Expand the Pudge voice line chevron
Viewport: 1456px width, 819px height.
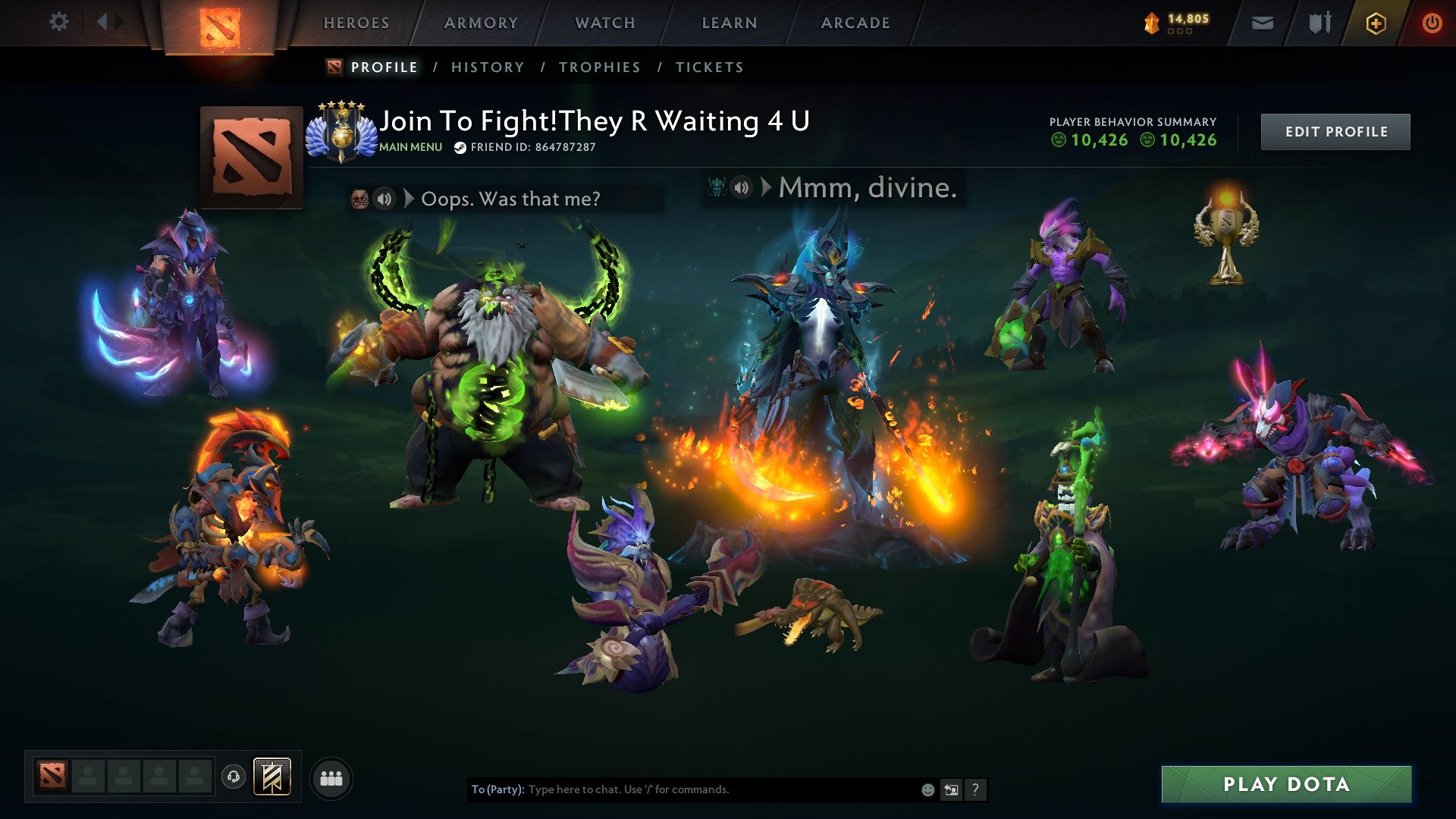click(x=410, y=199)
